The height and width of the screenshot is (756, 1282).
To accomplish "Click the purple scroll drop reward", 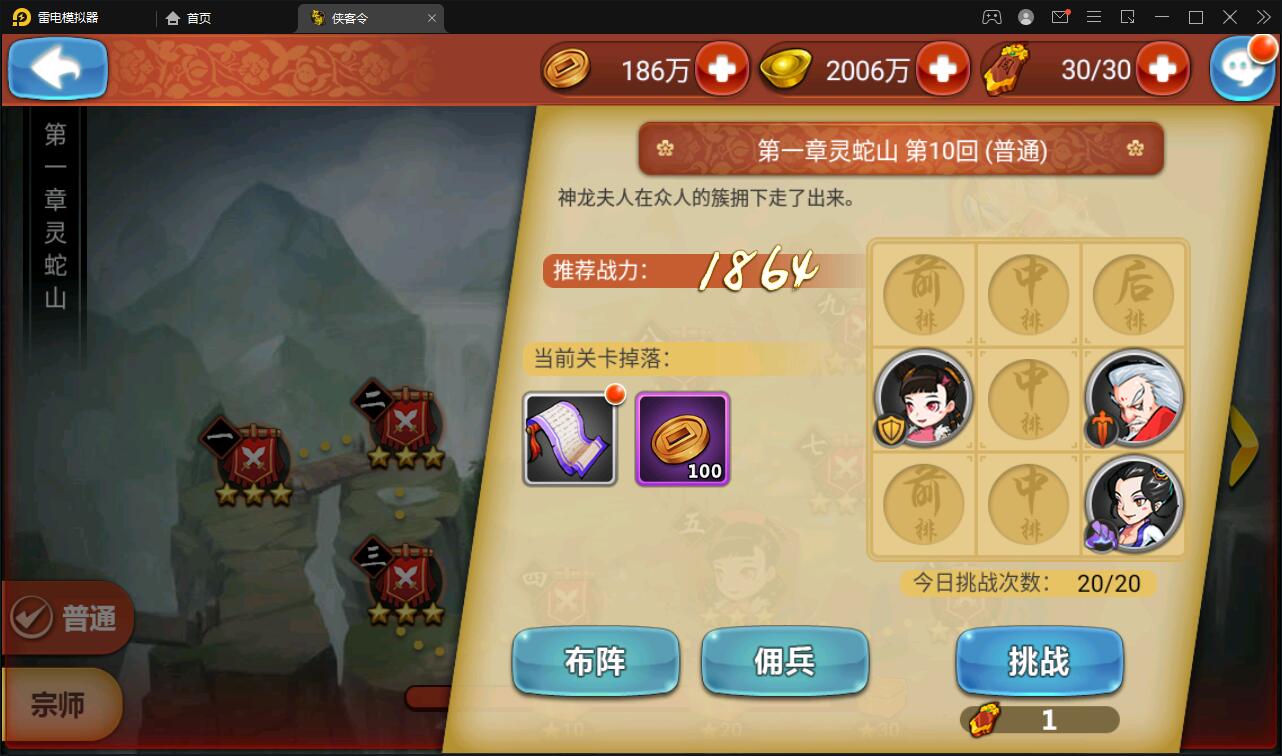I will click(x=570, y=438).
